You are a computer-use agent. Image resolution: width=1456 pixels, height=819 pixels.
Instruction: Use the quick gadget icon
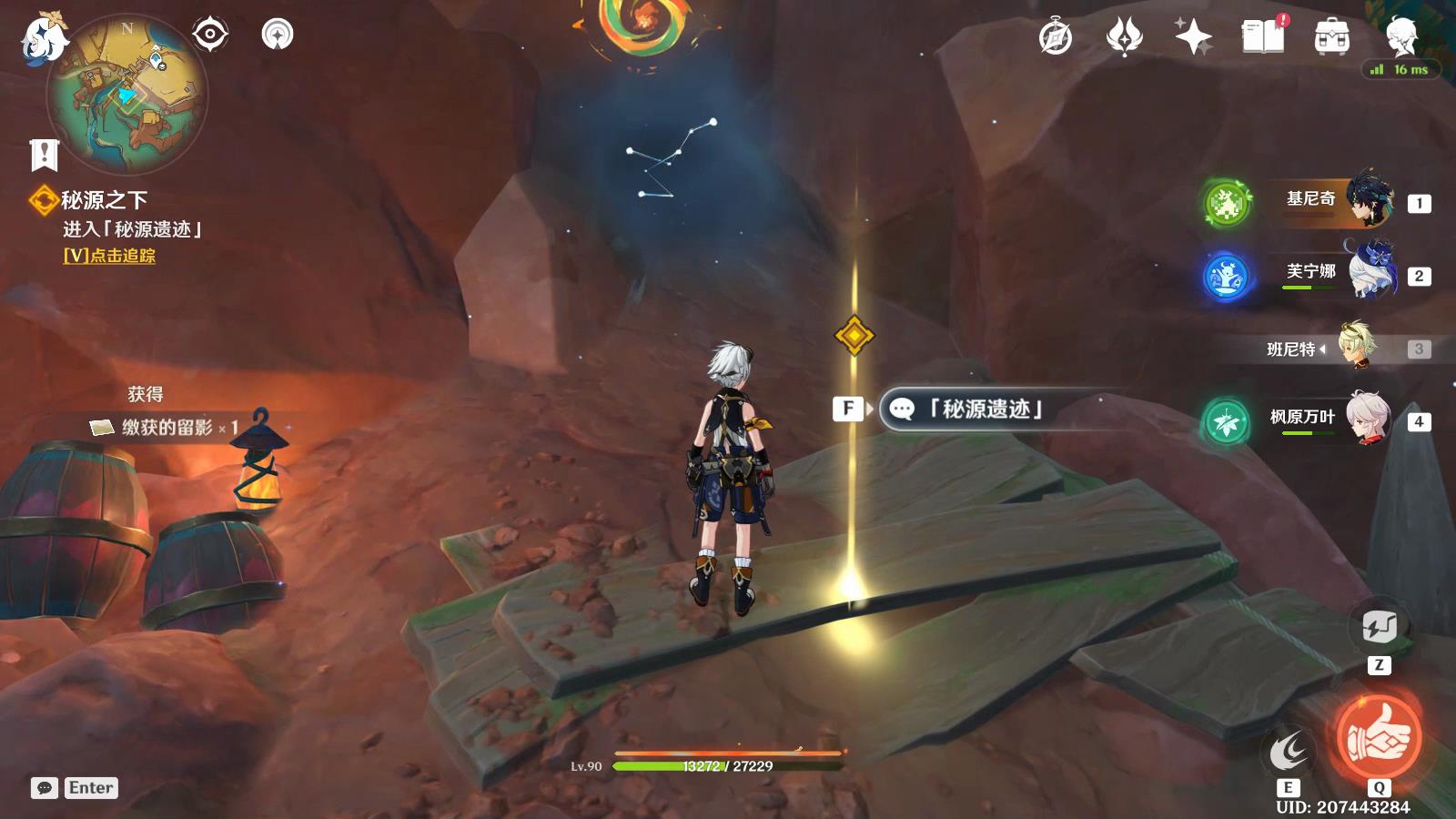1379,627
